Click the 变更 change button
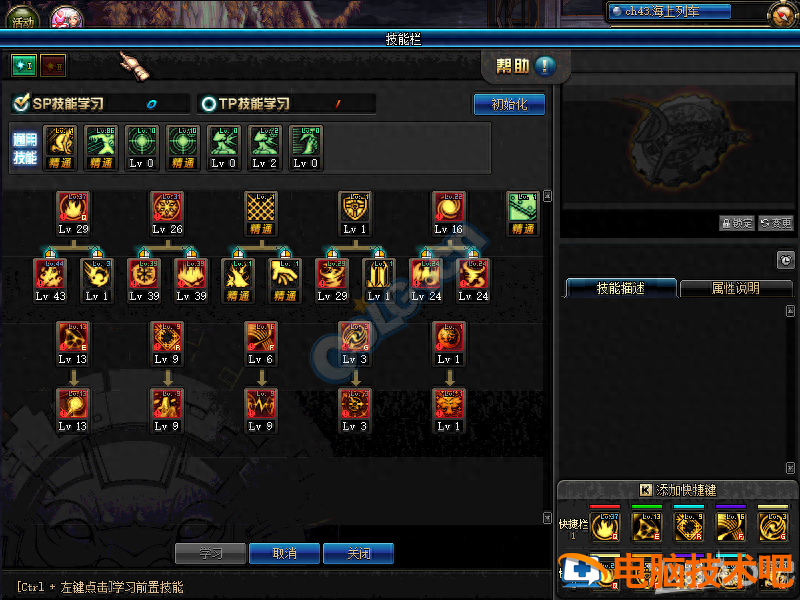Viewport: 800px width, 600px height. click(776, 223)
